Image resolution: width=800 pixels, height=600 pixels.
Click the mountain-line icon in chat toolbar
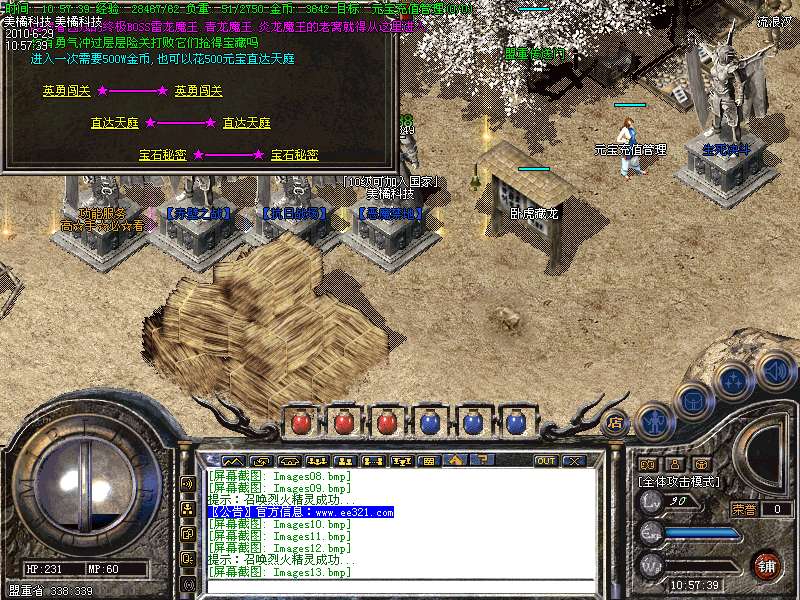pos(233,461)
